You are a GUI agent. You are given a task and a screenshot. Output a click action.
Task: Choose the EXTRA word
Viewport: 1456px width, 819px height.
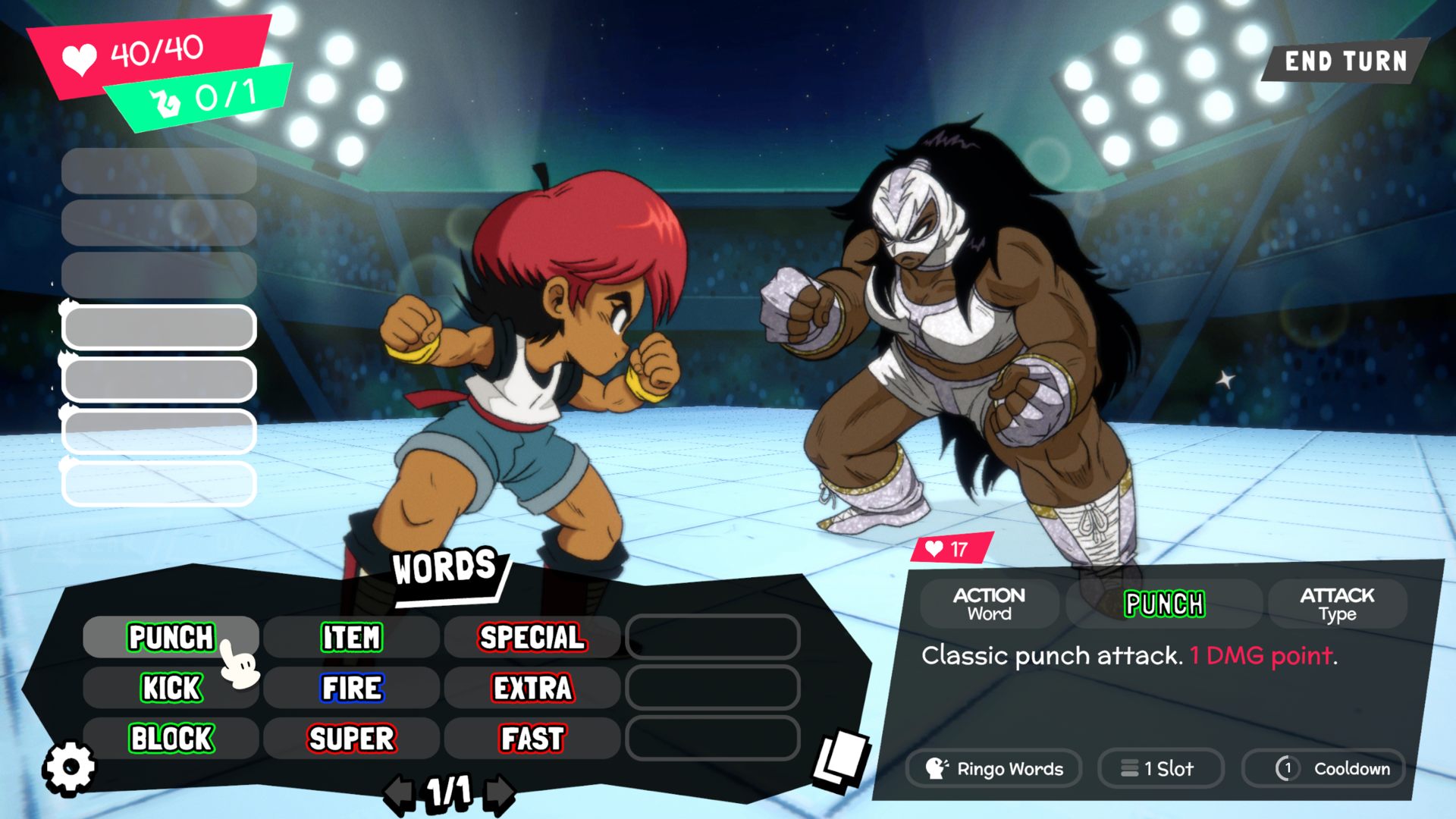tap(532, 688)
